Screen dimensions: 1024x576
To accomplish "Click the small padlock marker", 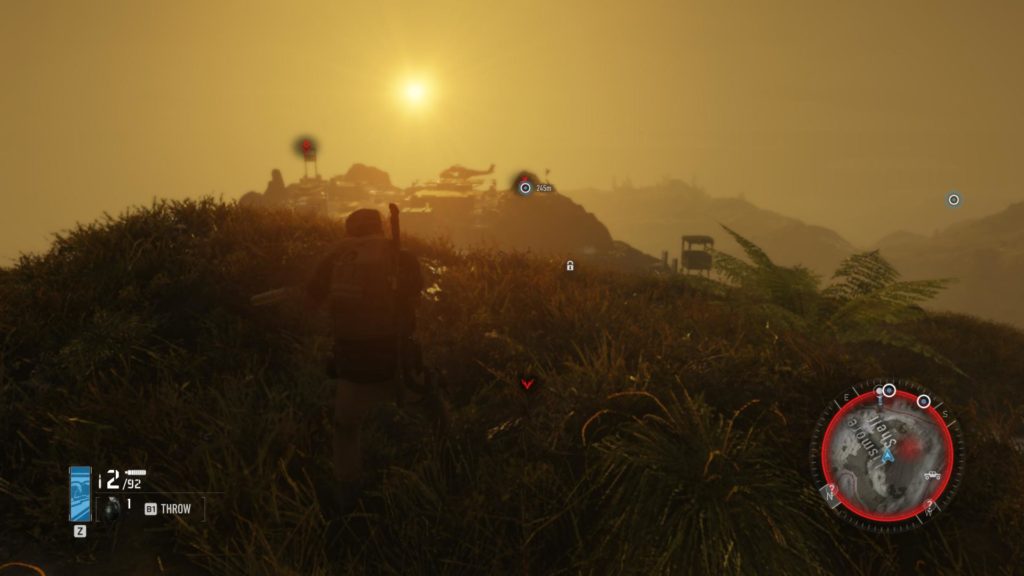I will (570, 266).
